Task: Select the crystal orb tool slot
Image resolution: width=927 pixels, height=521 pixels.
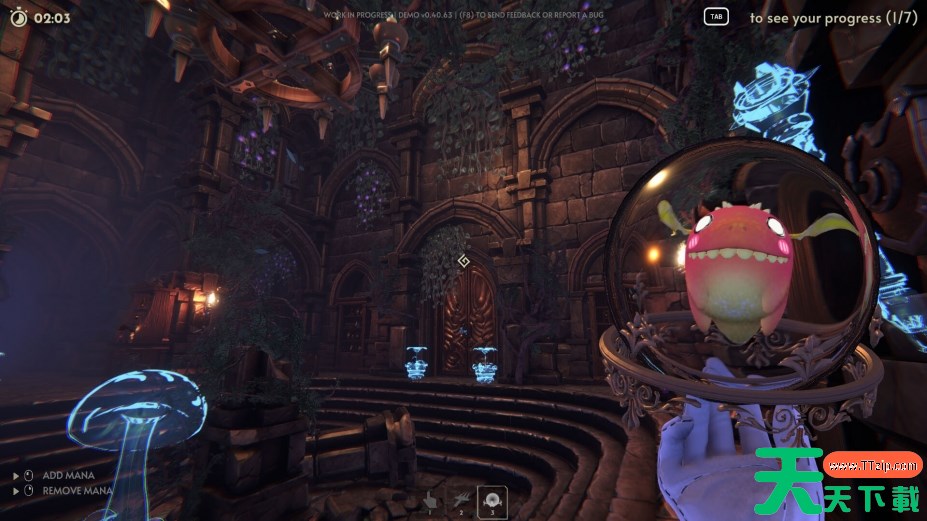Action: click(492, 500)
